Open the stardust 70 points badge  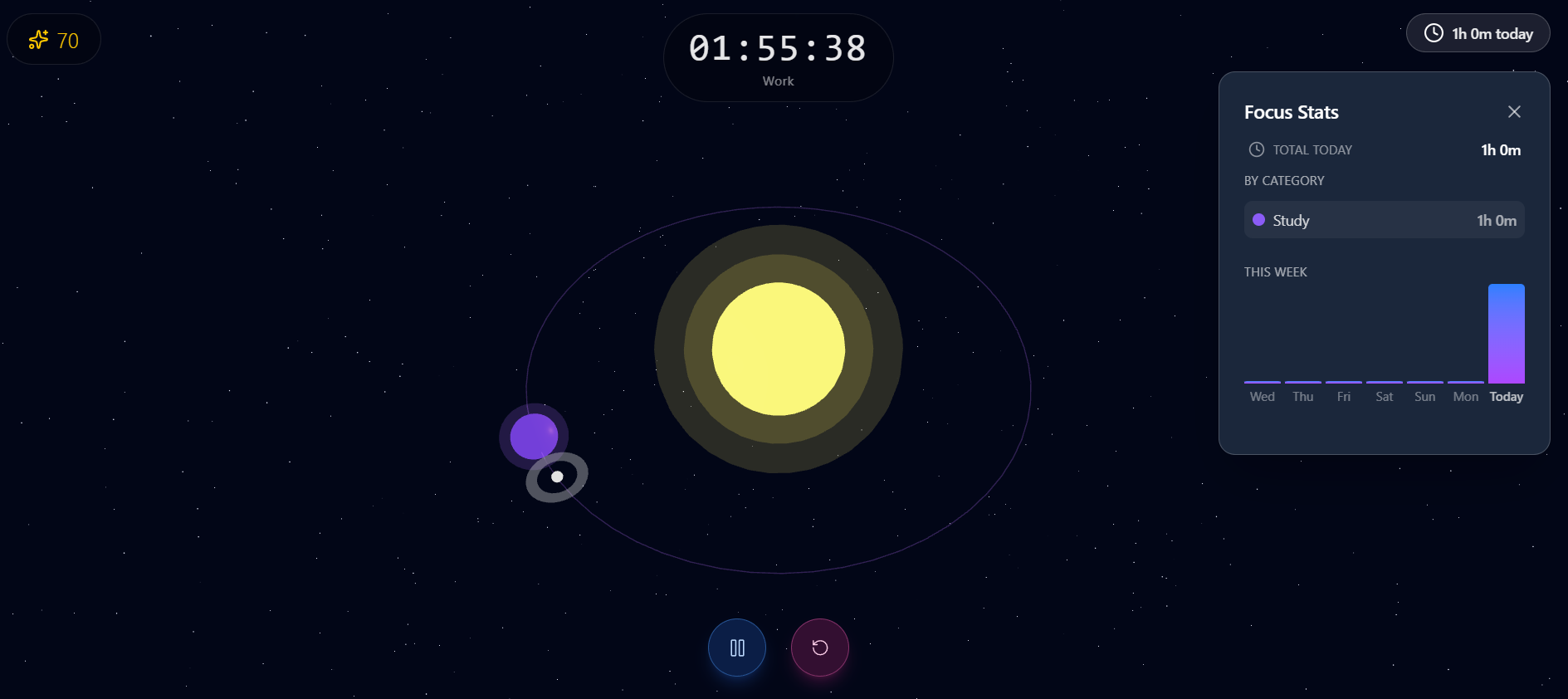tap(54, 40)
